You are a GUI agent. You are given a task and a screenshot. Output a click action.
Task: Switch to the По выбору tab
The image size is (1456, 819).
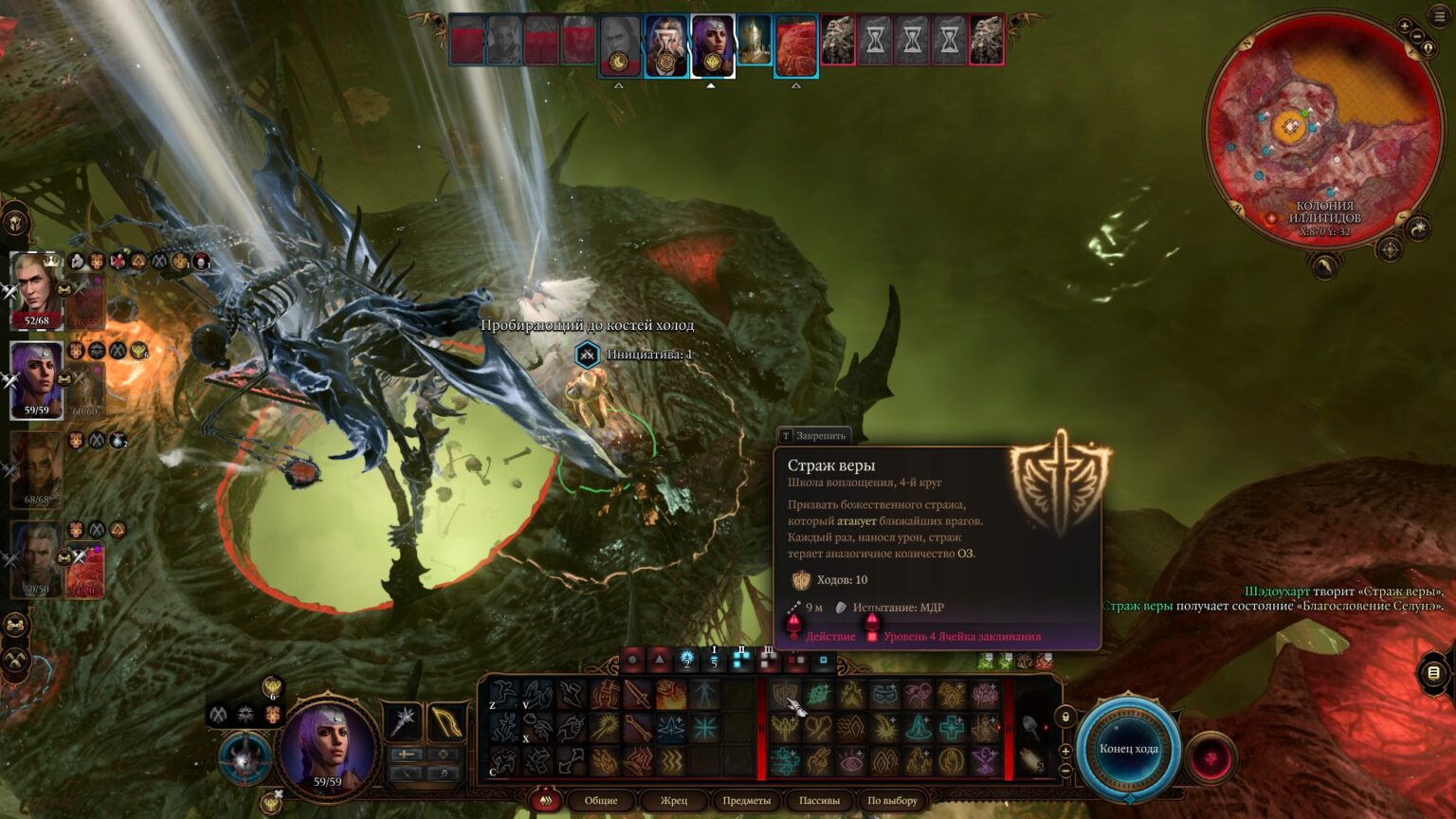click(892, 801)
